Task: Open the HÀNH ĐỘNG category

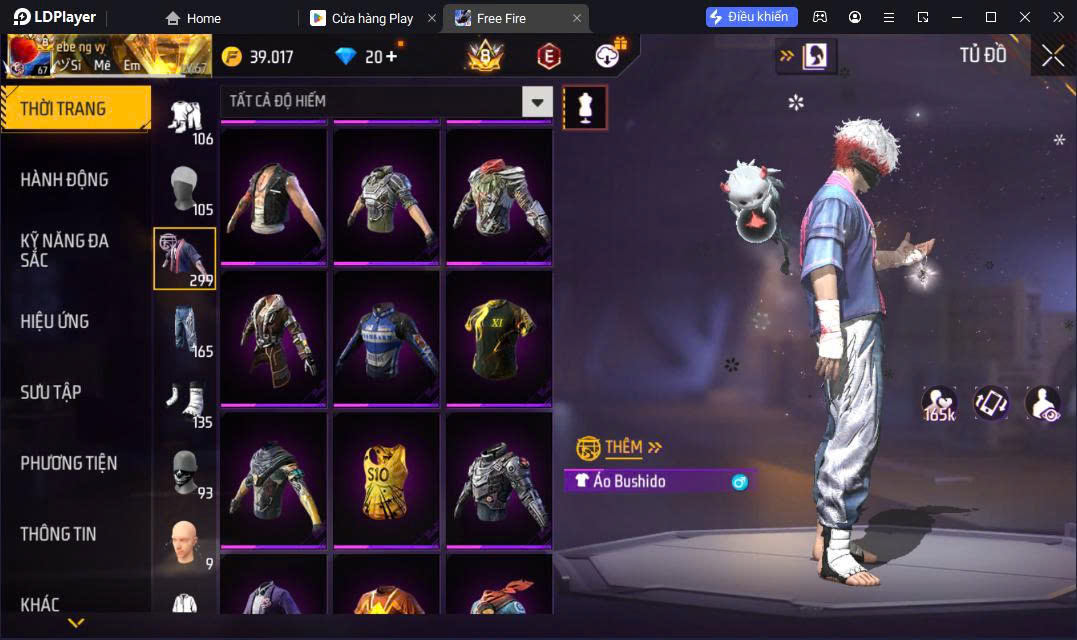Action: coord(65,180)
